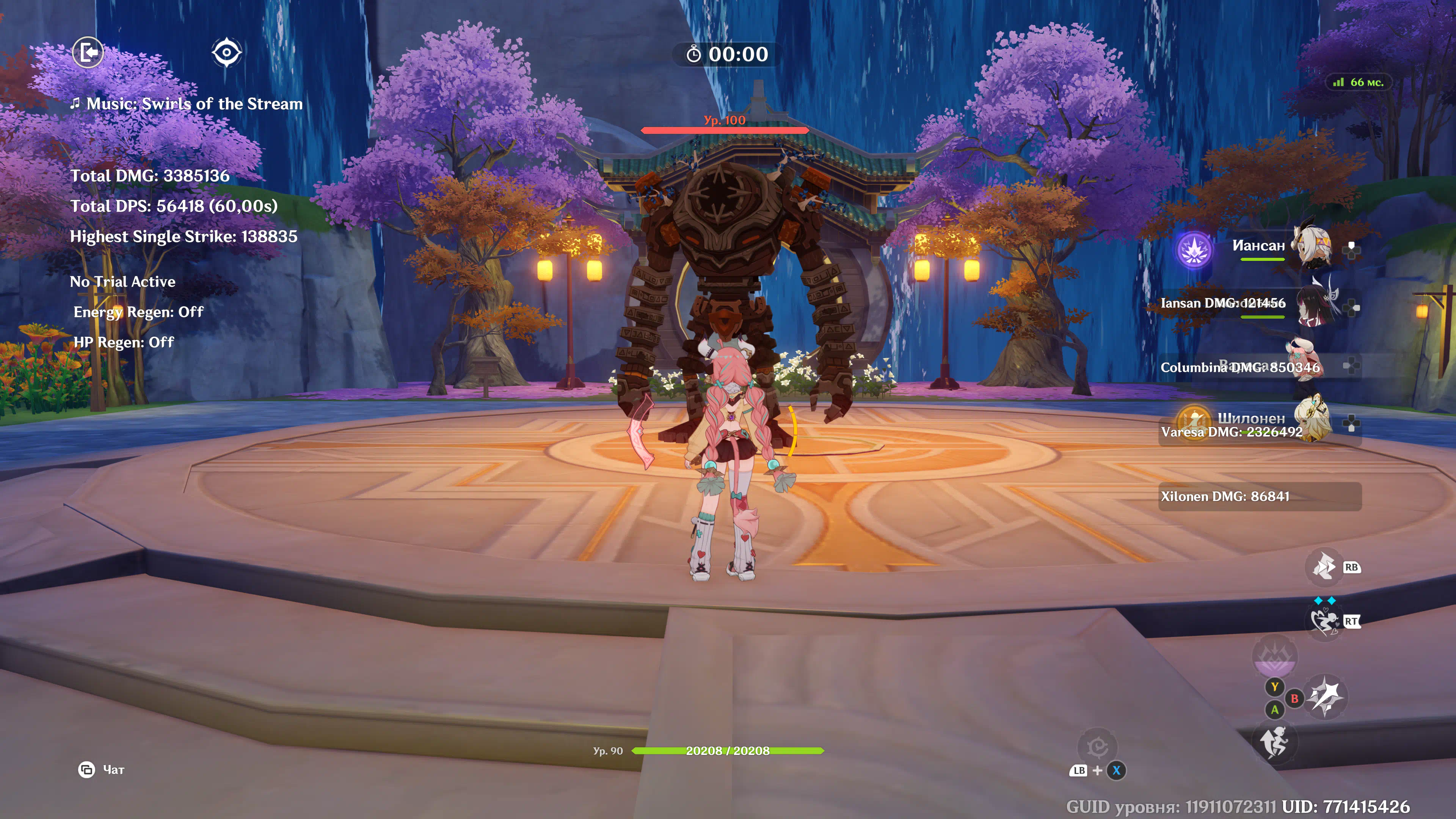Trigger Шилонен's orange burst icon

(1192, 420)
